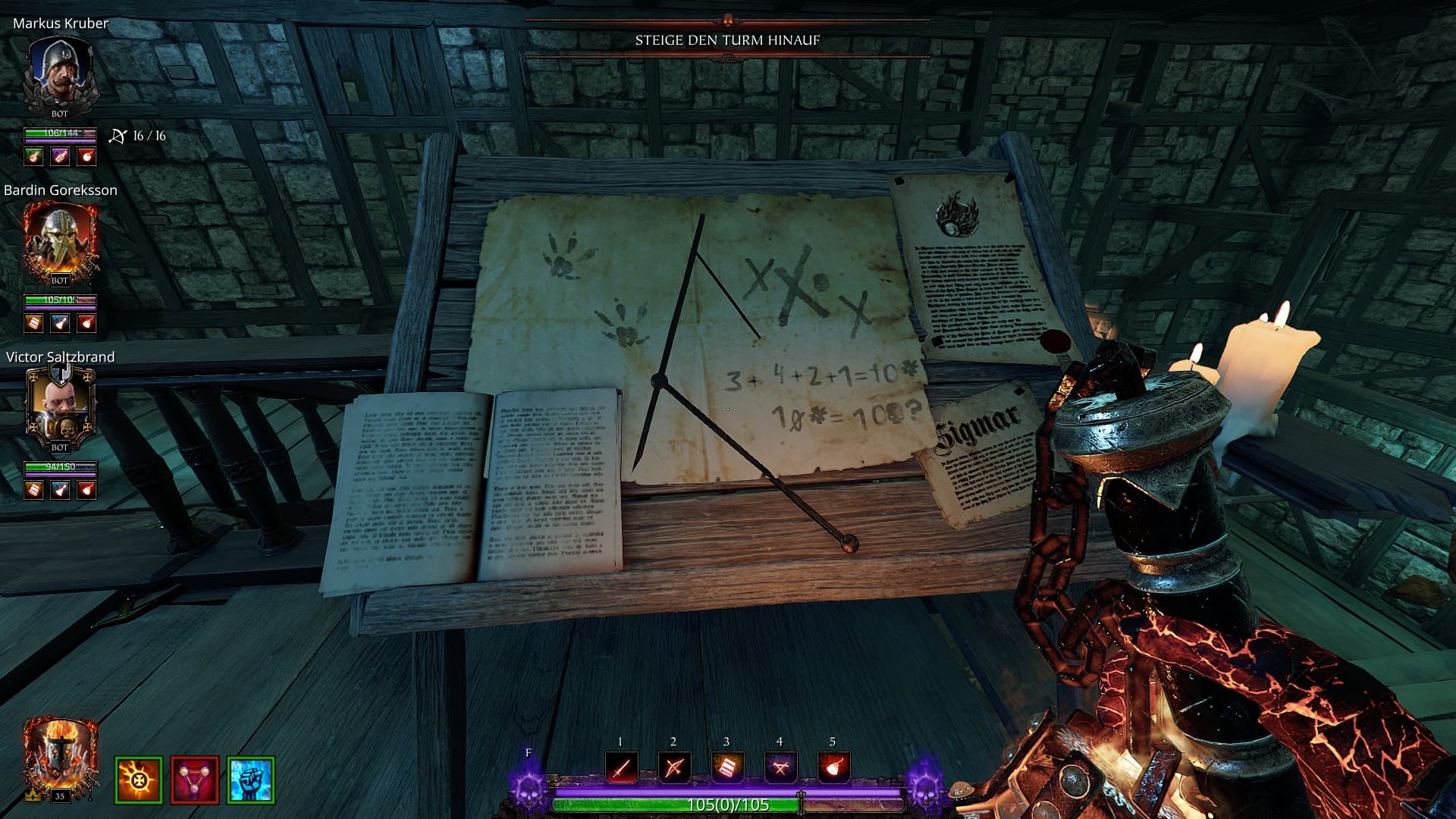The width and height of the screenshot is (1456, 819).
Task: Select the bandage healing item slot
Action: pos(726,768)
